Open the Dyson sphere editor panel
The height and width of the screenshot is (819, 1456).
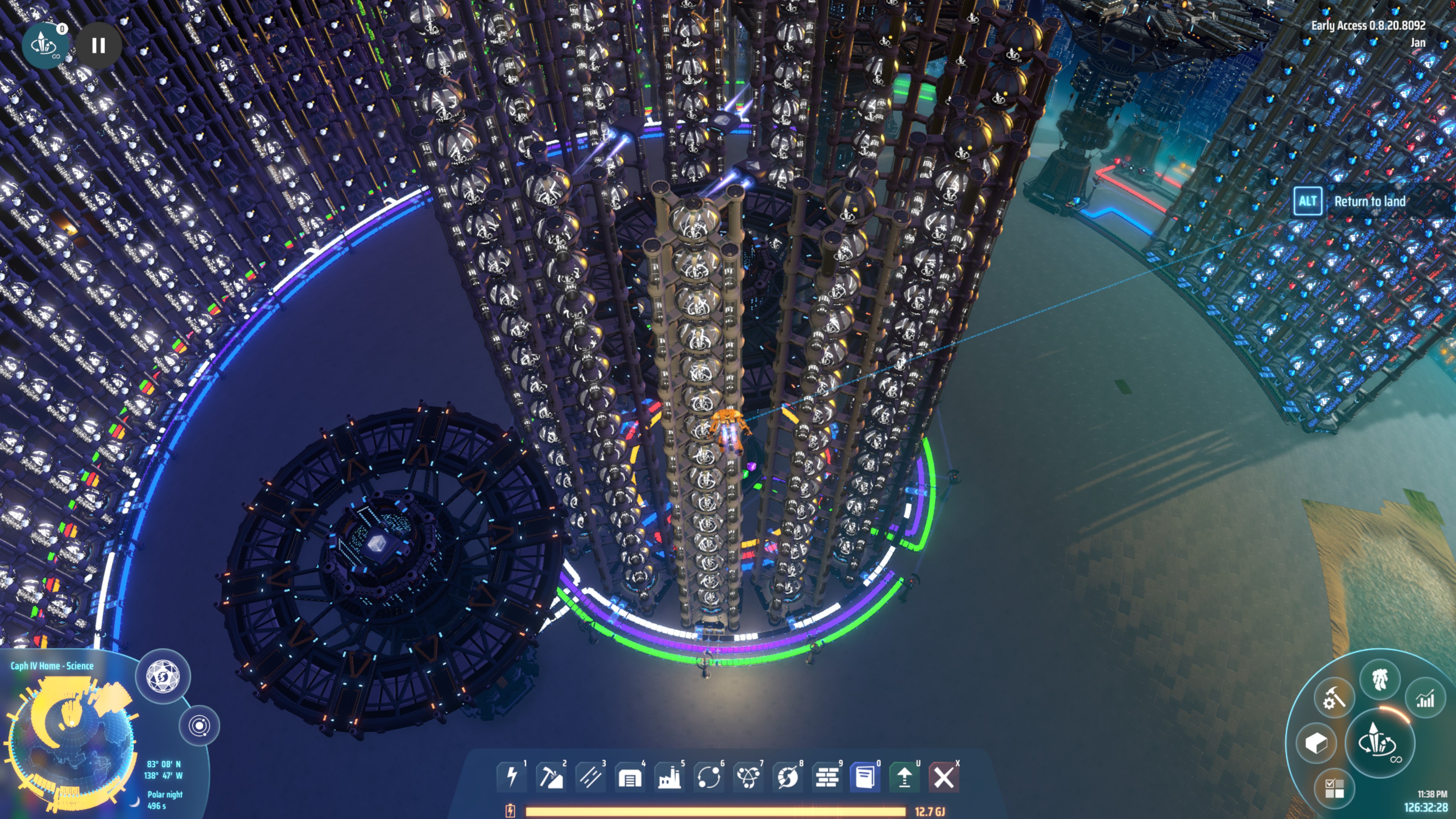tap(163, 676)
